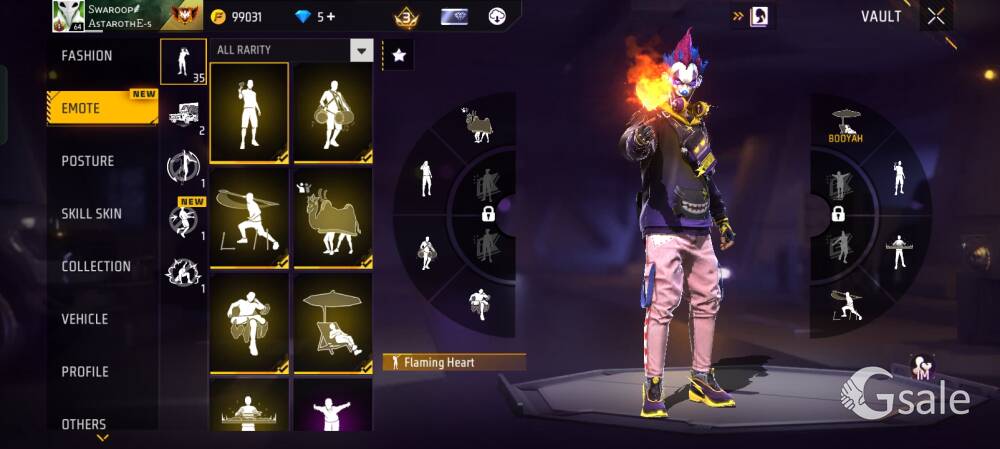The height and width of the screenshot is (449, 1000).
Task: Select the emote subcategory with 35 items
Action: [x=183, y=61]
